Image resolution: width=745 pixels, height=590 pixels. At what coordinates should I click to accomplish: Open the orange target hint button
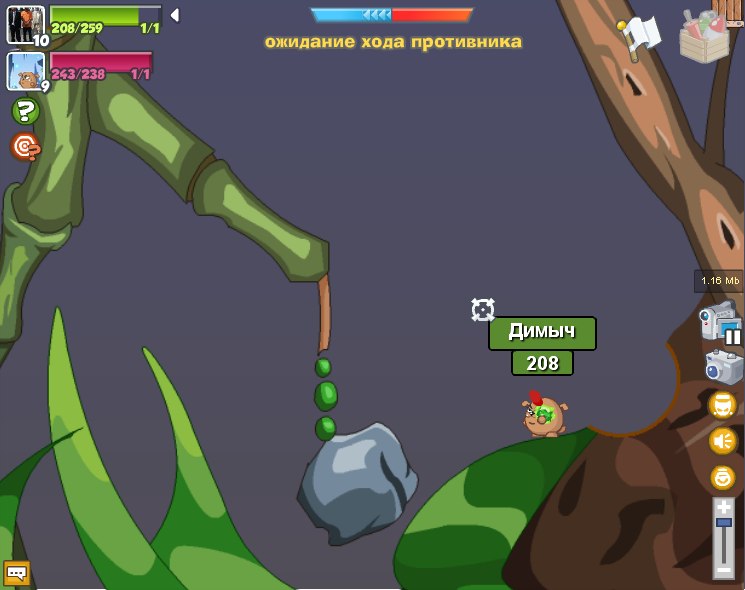coord(25,147)
